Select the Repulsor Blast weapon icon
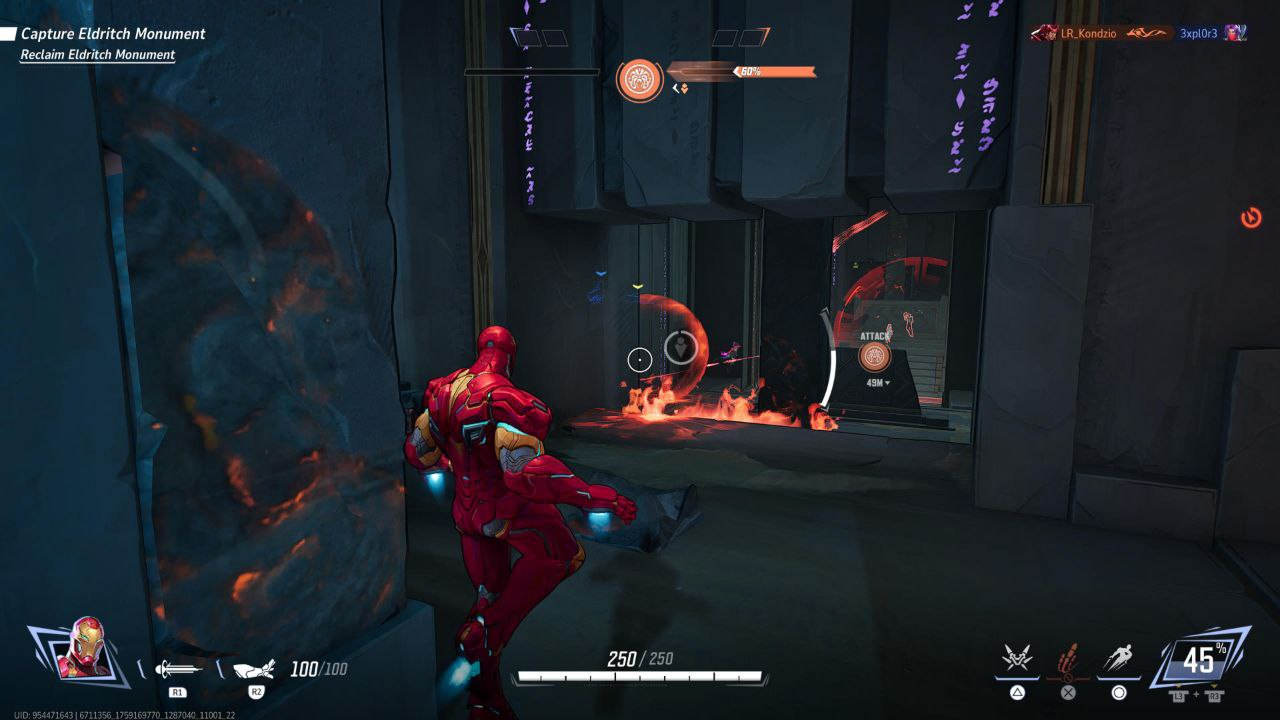The height and width of the screenshot is (720, 1280). tap(178, 669)
